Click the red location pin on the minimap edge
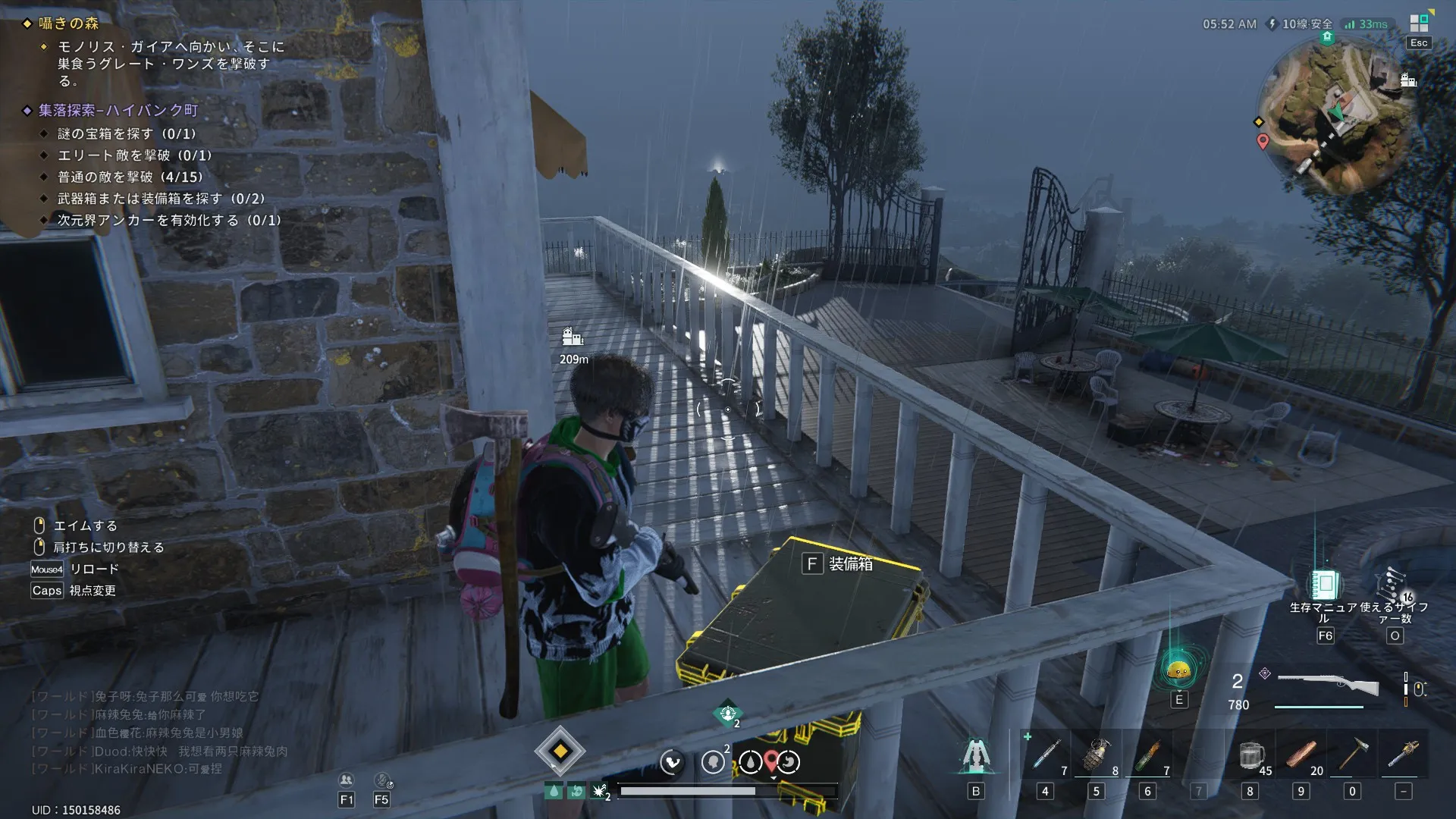Viewport: 1456px width, 819px height. [x=1263, y=141]
